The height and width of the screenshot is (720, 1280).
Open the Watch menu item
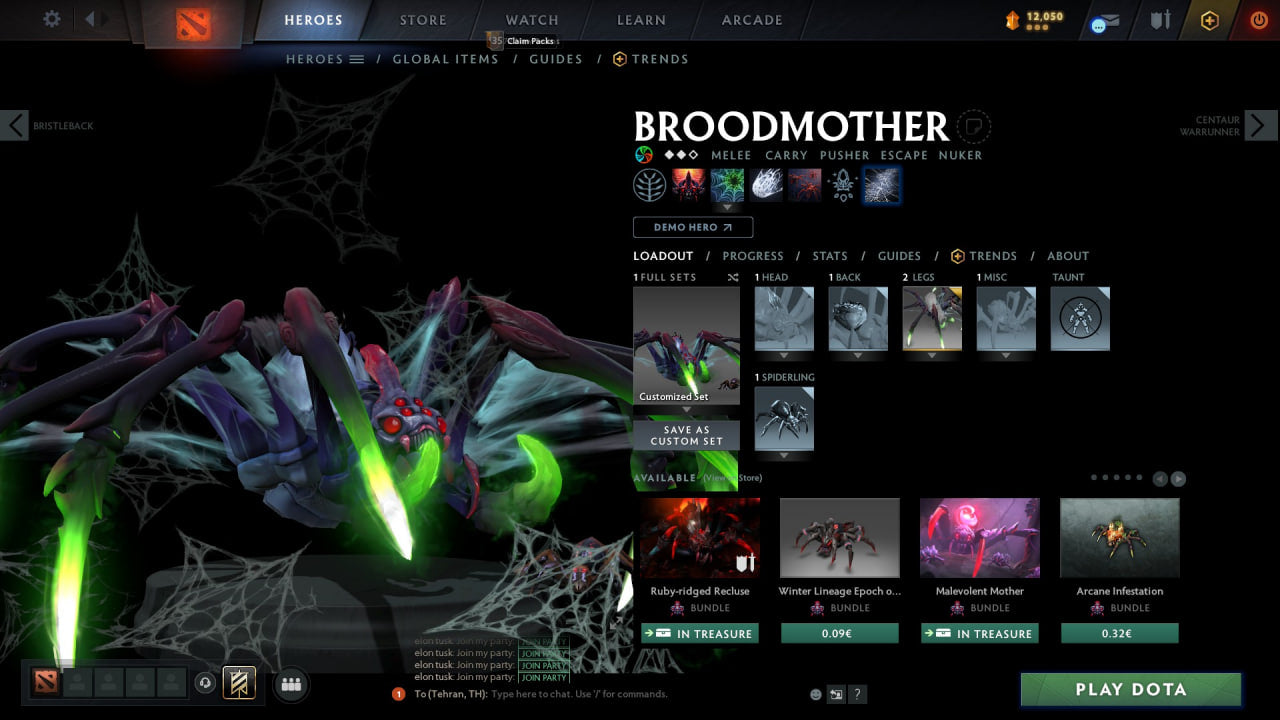coord(531,20)
